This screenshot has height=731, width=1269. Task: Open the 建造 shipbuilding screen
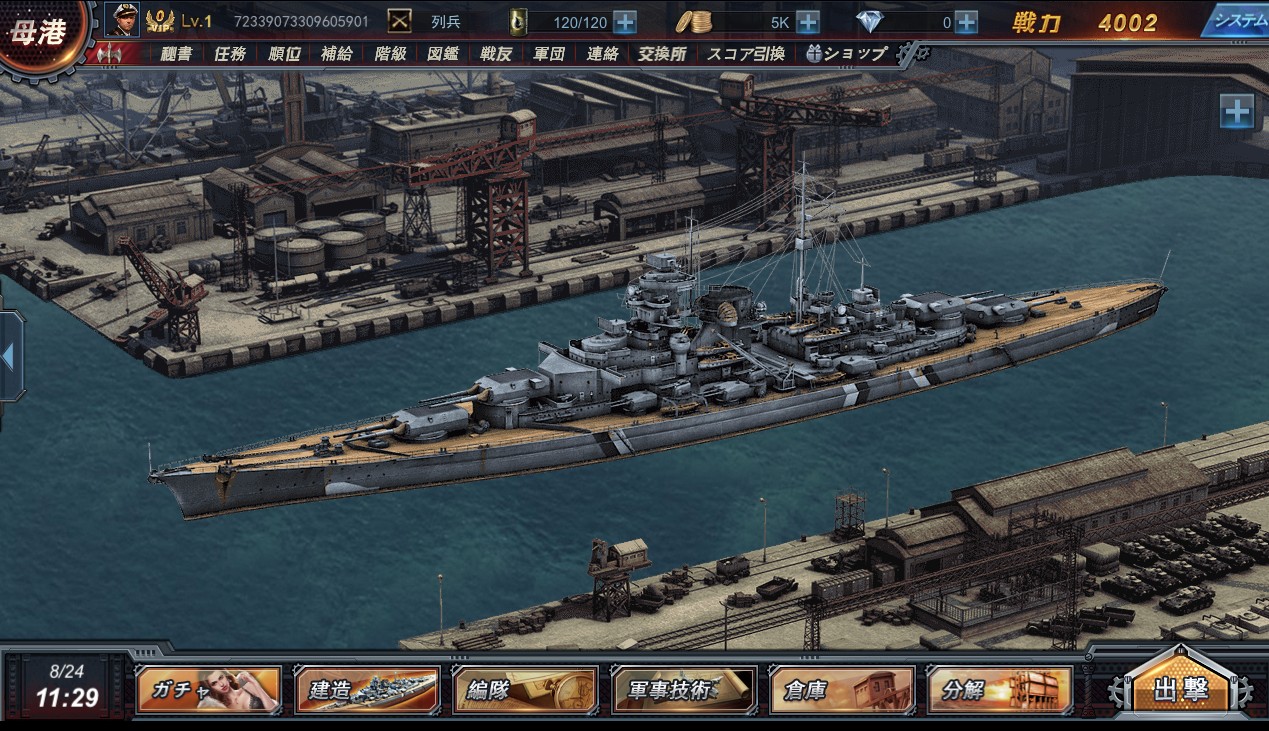pyautogui.click(x=367, y=690)
